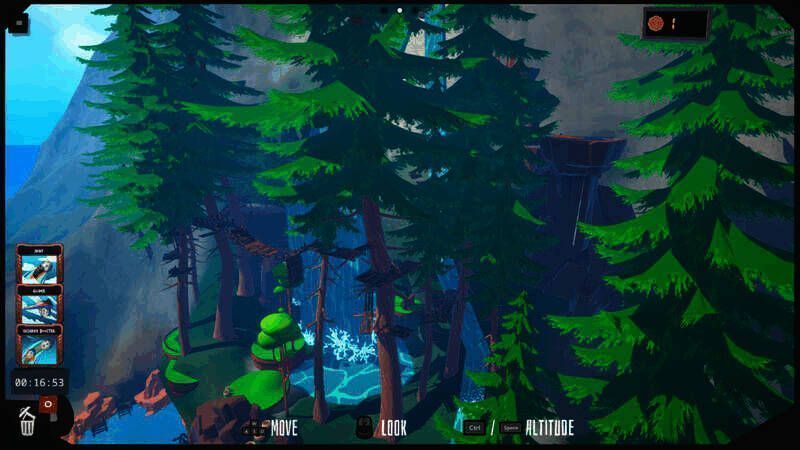Pick the bottom card in the card stack
This screenshot has height=450, width=800.
(40, 344)
